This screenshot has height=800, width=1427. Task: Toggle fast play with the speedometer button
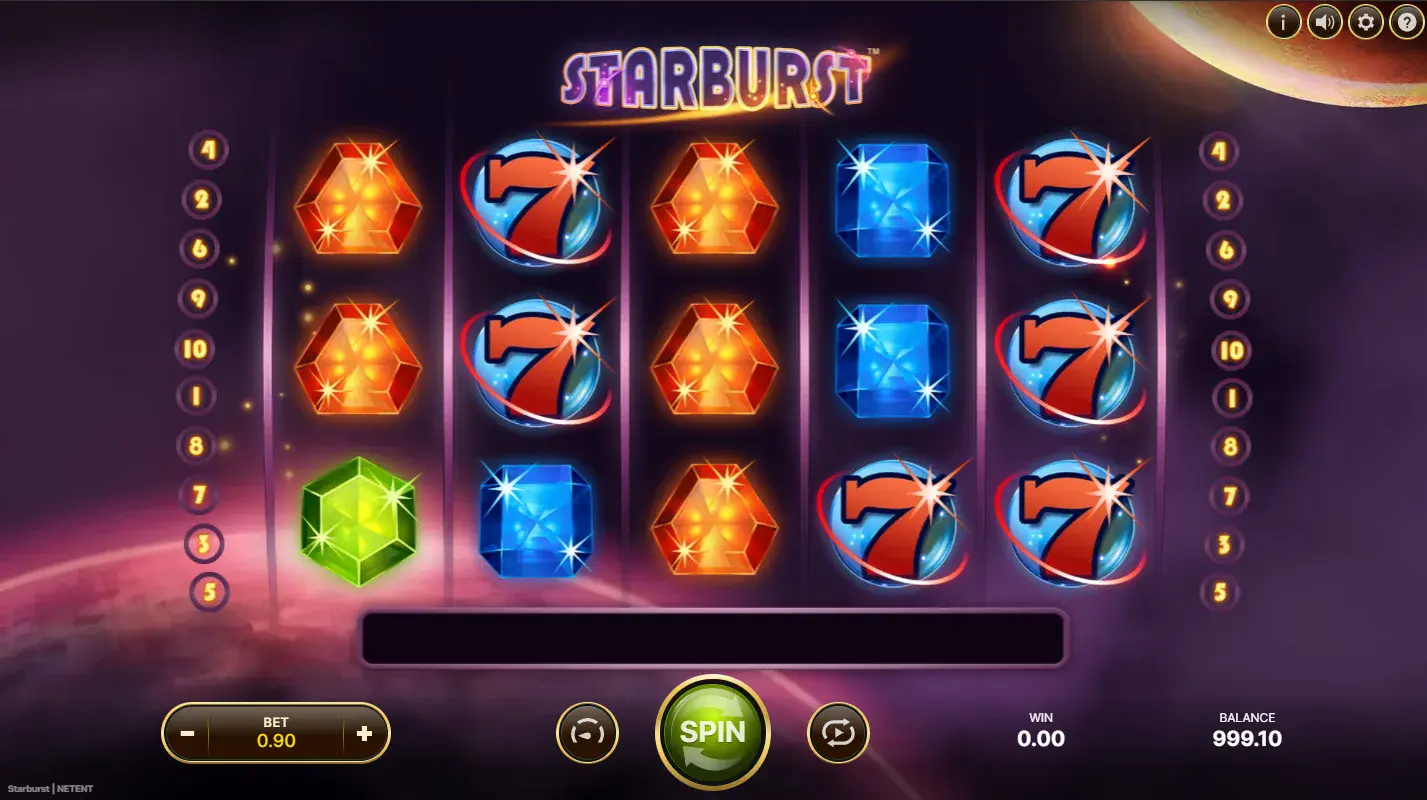(586, 732)
